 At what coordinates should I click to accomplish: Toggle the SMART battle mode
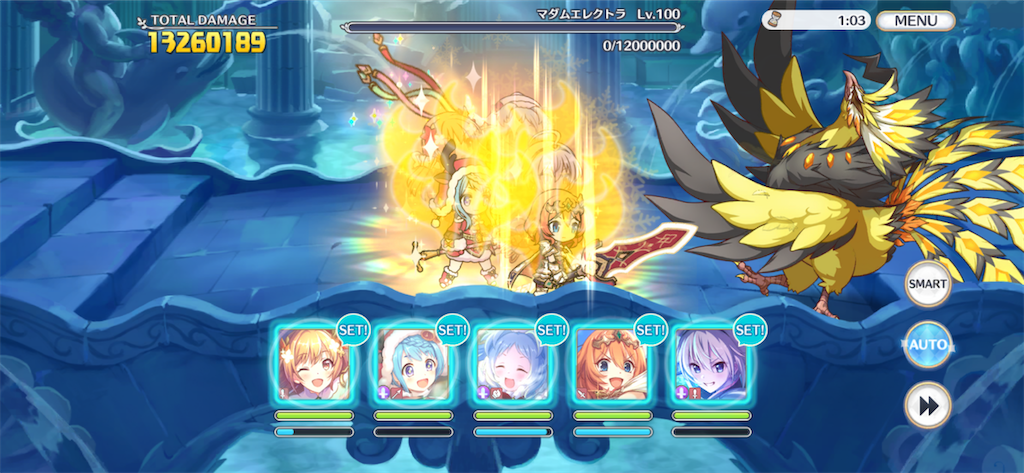click(x=927, y=284)
